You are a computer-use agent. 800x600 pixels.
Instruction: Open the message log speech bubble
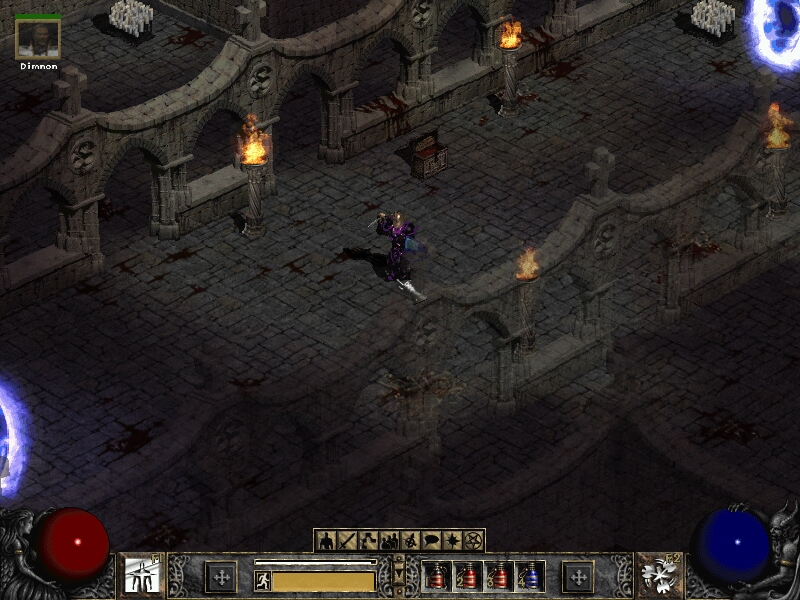[431, 541]
